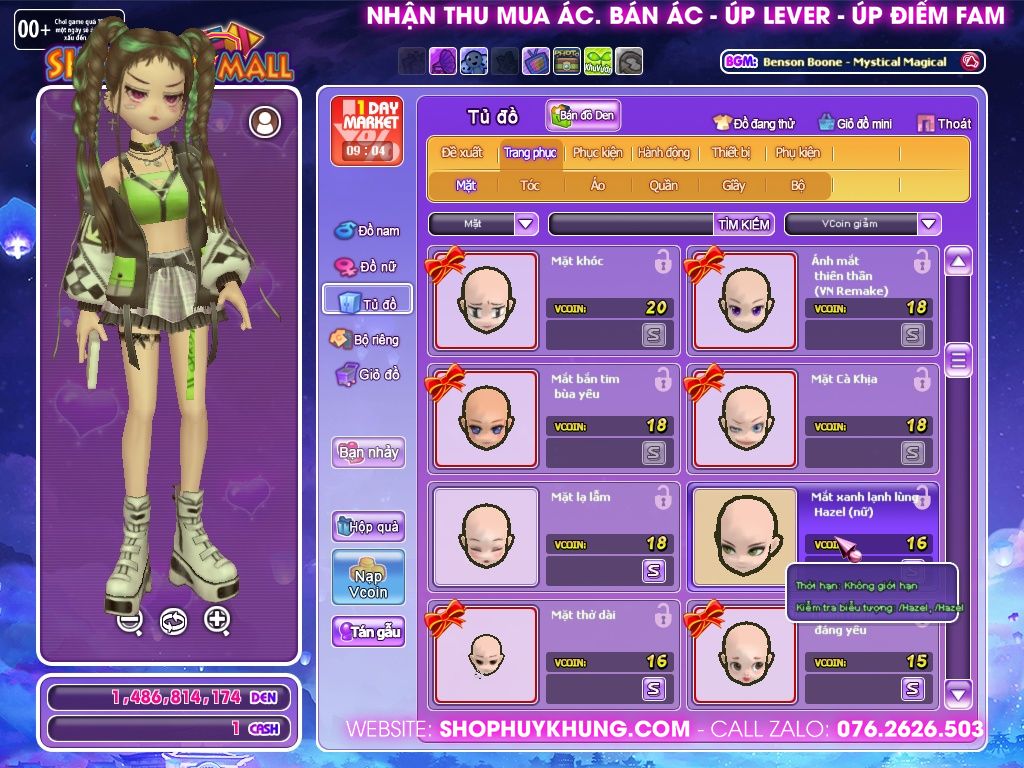This screenshot has height=768, width=1024.
Task: Zoom in on the character preview
Action: (x=217, y=620)
